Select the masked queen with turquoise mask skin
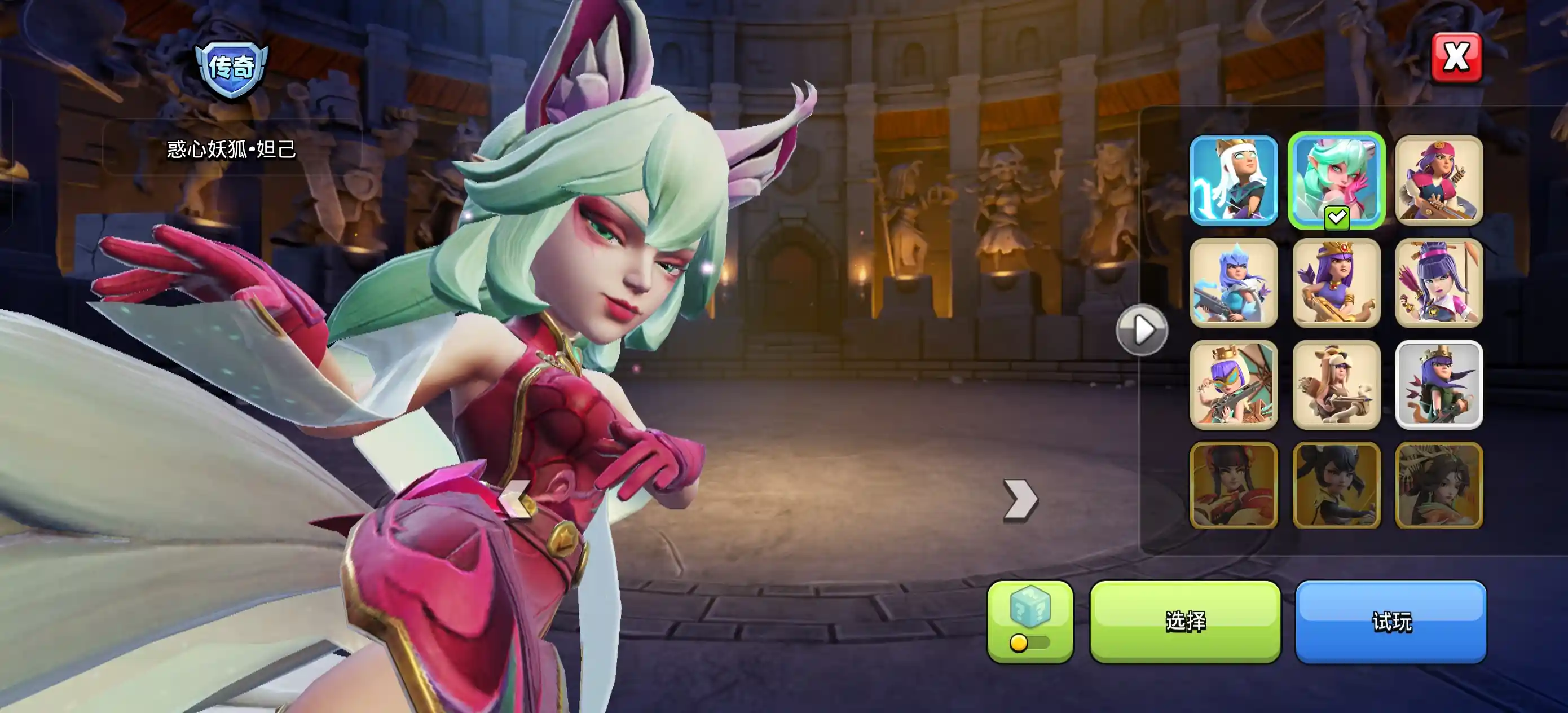The height and width of the screenshot is (713, 1568). pos(1233,385)
